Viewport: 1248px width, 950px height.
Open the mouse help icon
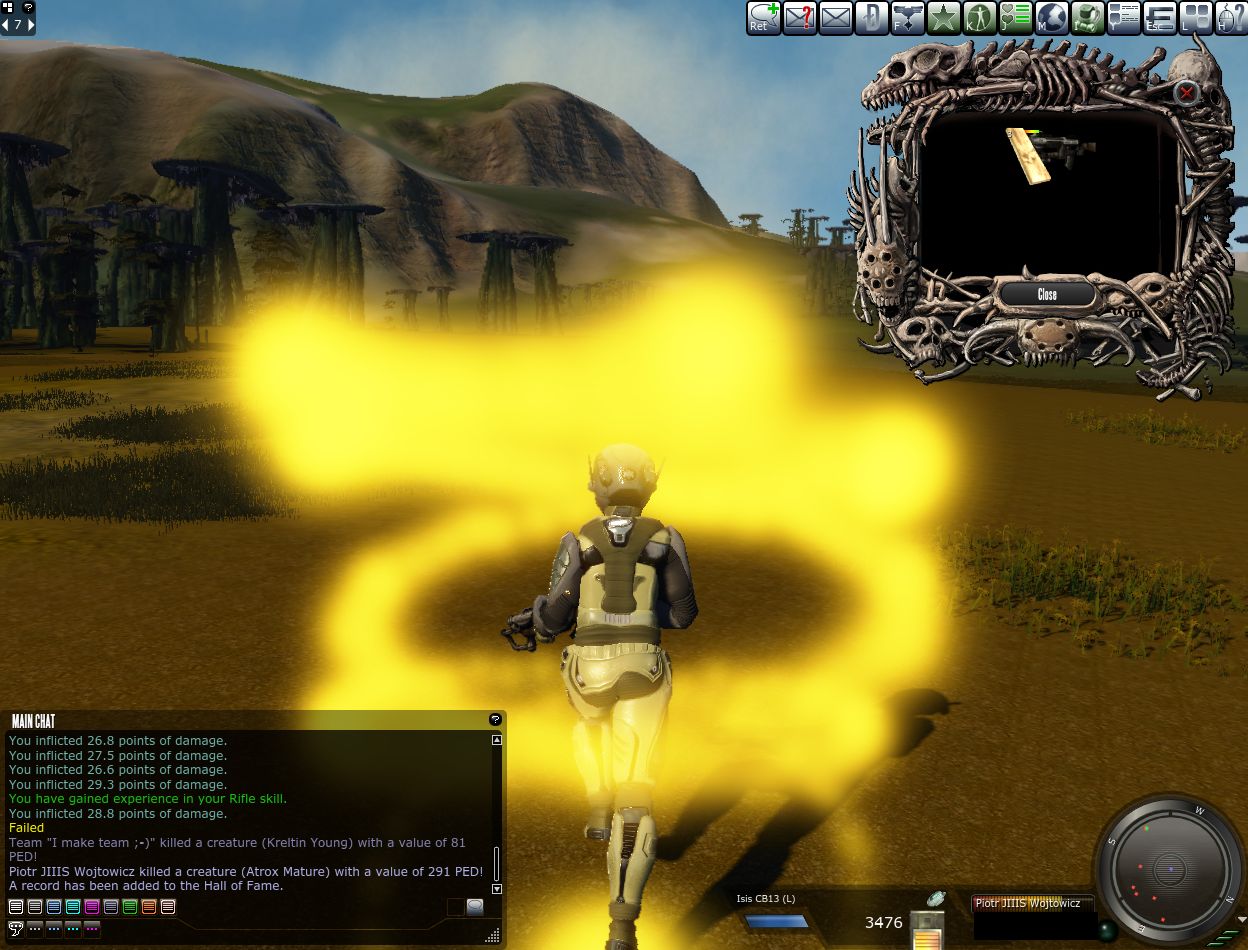(x=1232, y=17)
